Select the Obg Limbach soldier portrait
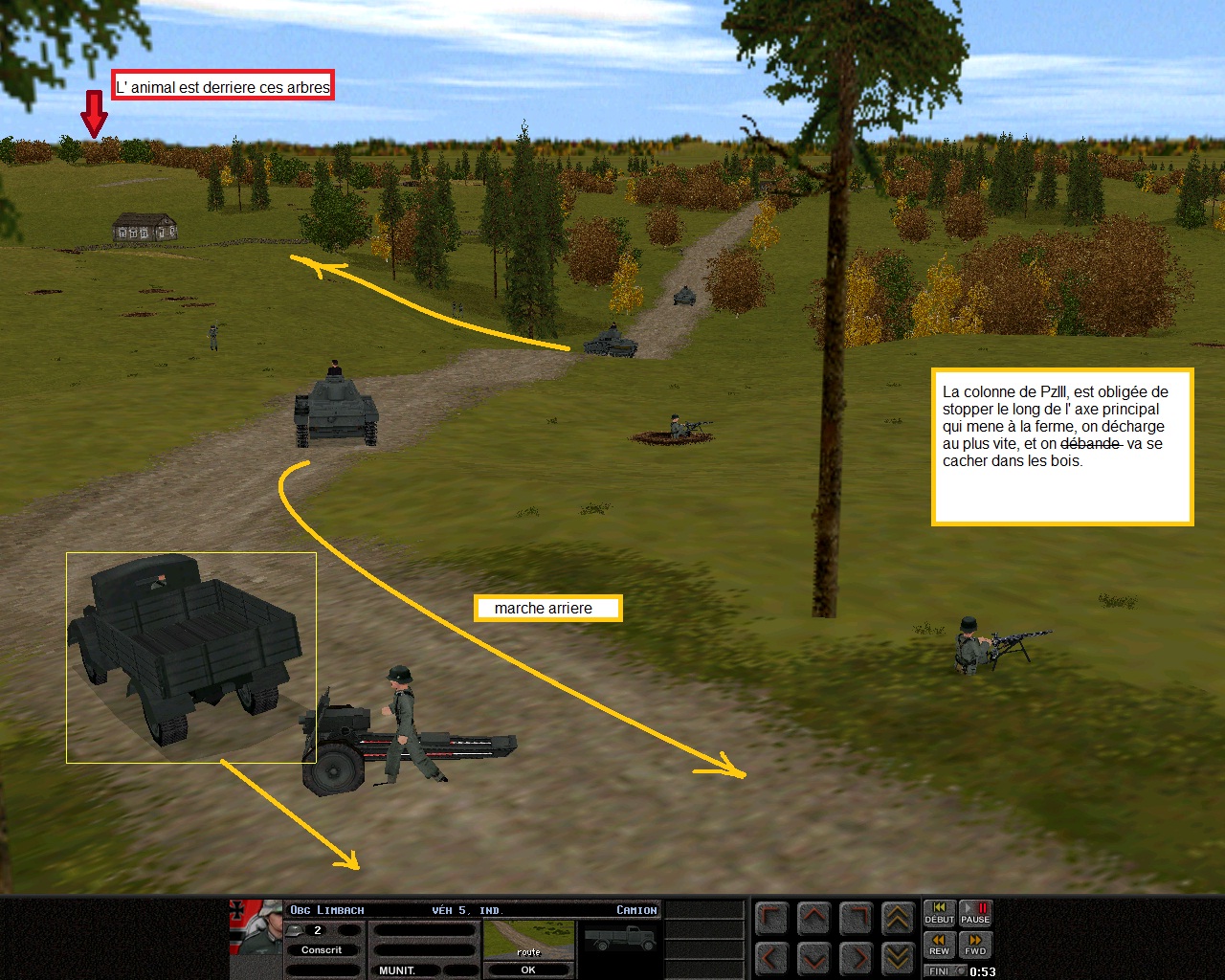The width and height of the screenshot is (1225, 980). [256, 927]
